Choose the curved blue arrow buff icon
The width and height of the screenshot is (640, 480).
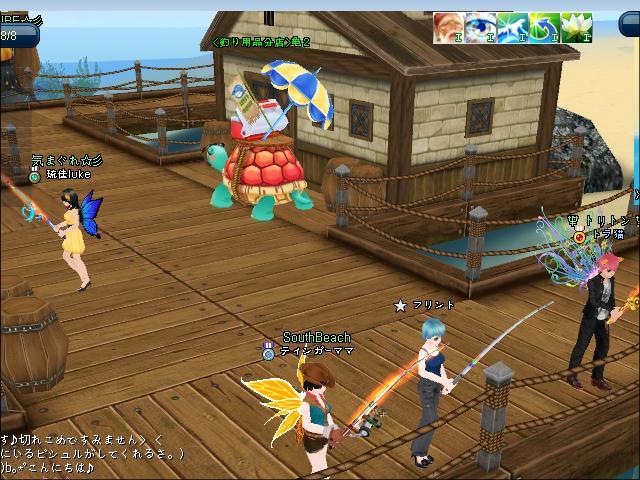pyautogui.click(x=542, y=28)
